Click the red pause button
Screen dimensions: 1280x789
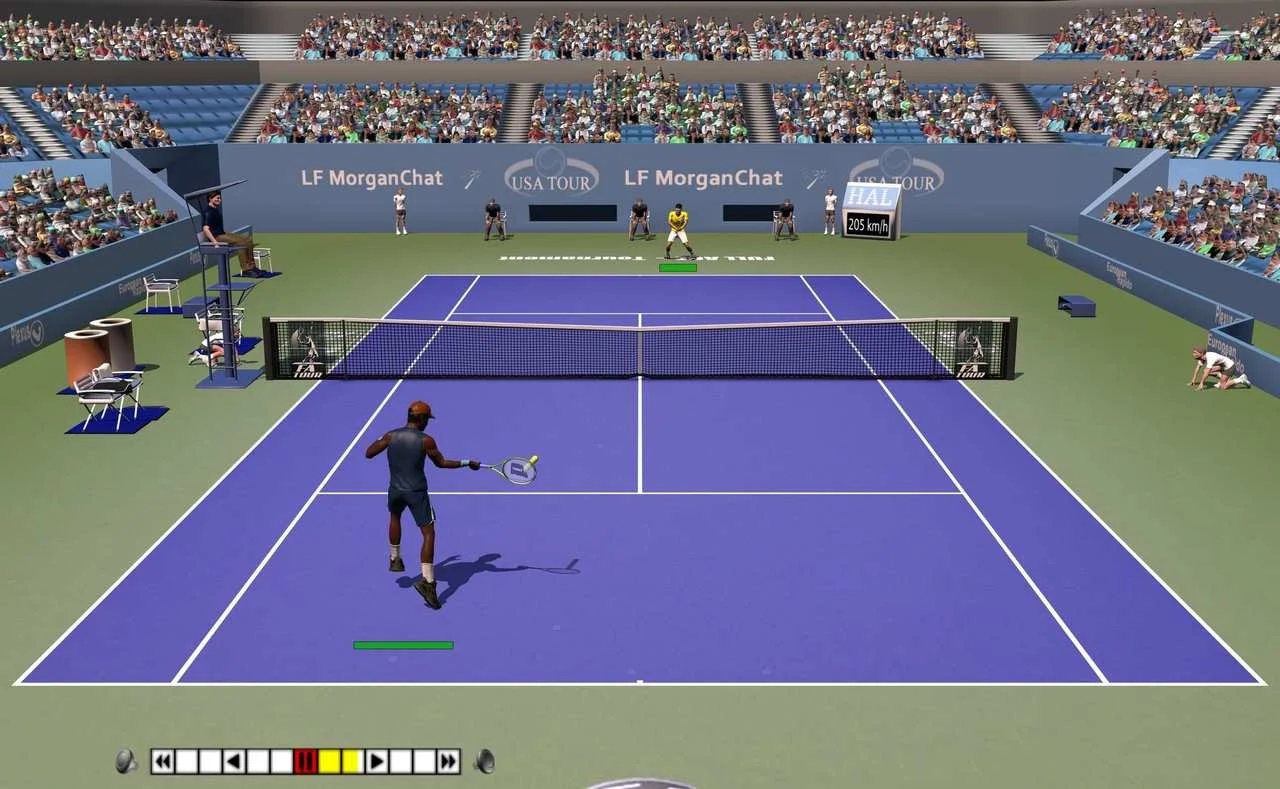306,762
